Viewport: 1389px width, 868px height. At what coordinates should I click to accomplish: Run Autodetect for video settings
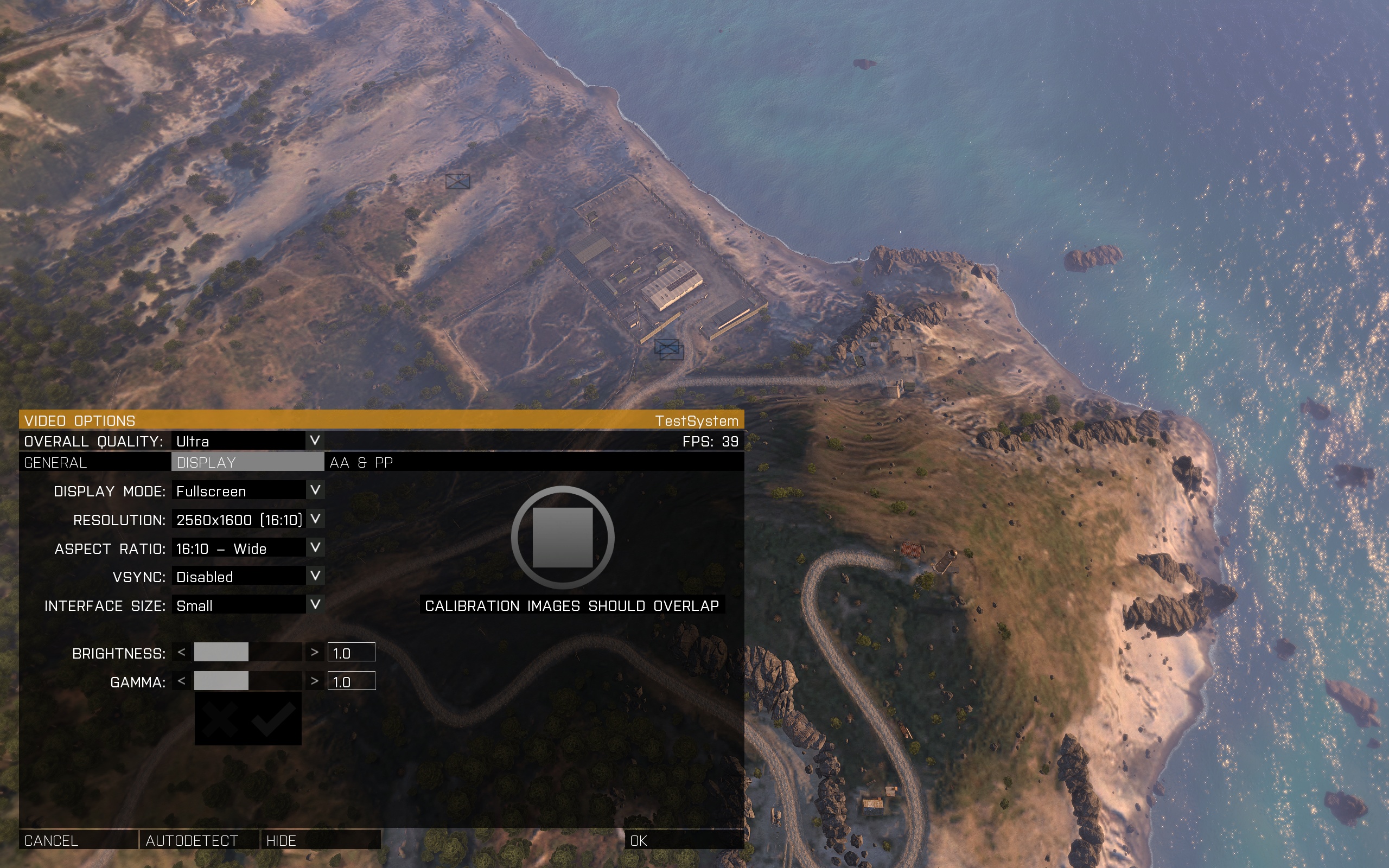coord(199,840)
